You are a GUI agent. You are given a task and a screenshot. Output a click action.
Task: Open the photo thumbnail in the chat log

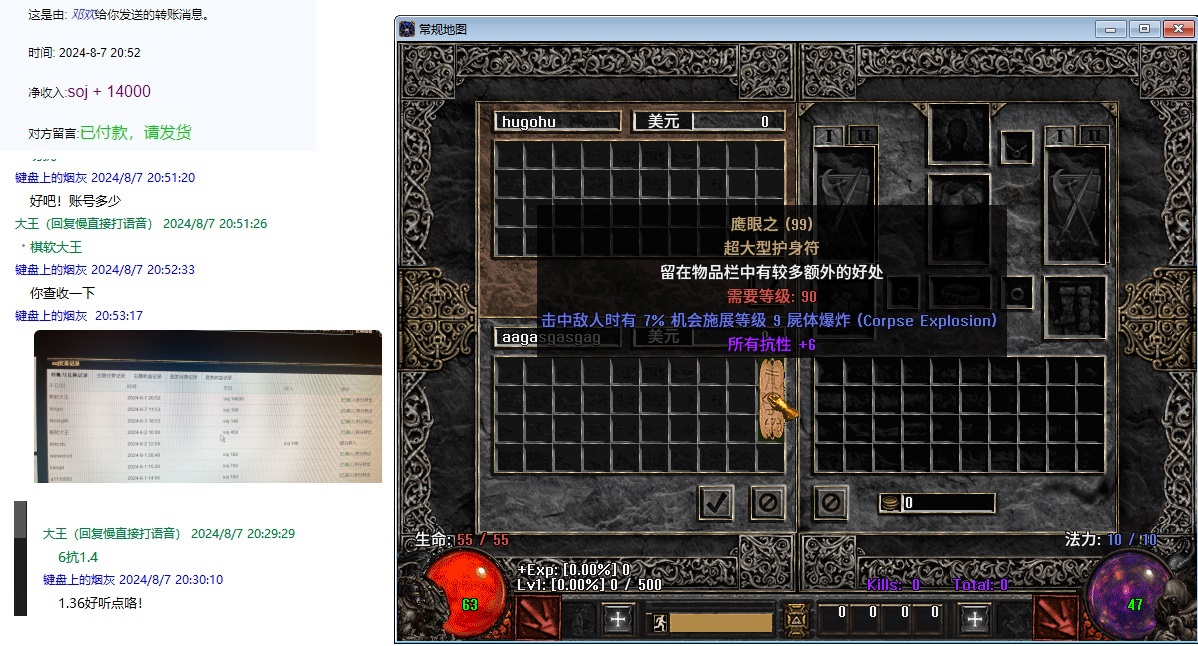tap(207, 406)
